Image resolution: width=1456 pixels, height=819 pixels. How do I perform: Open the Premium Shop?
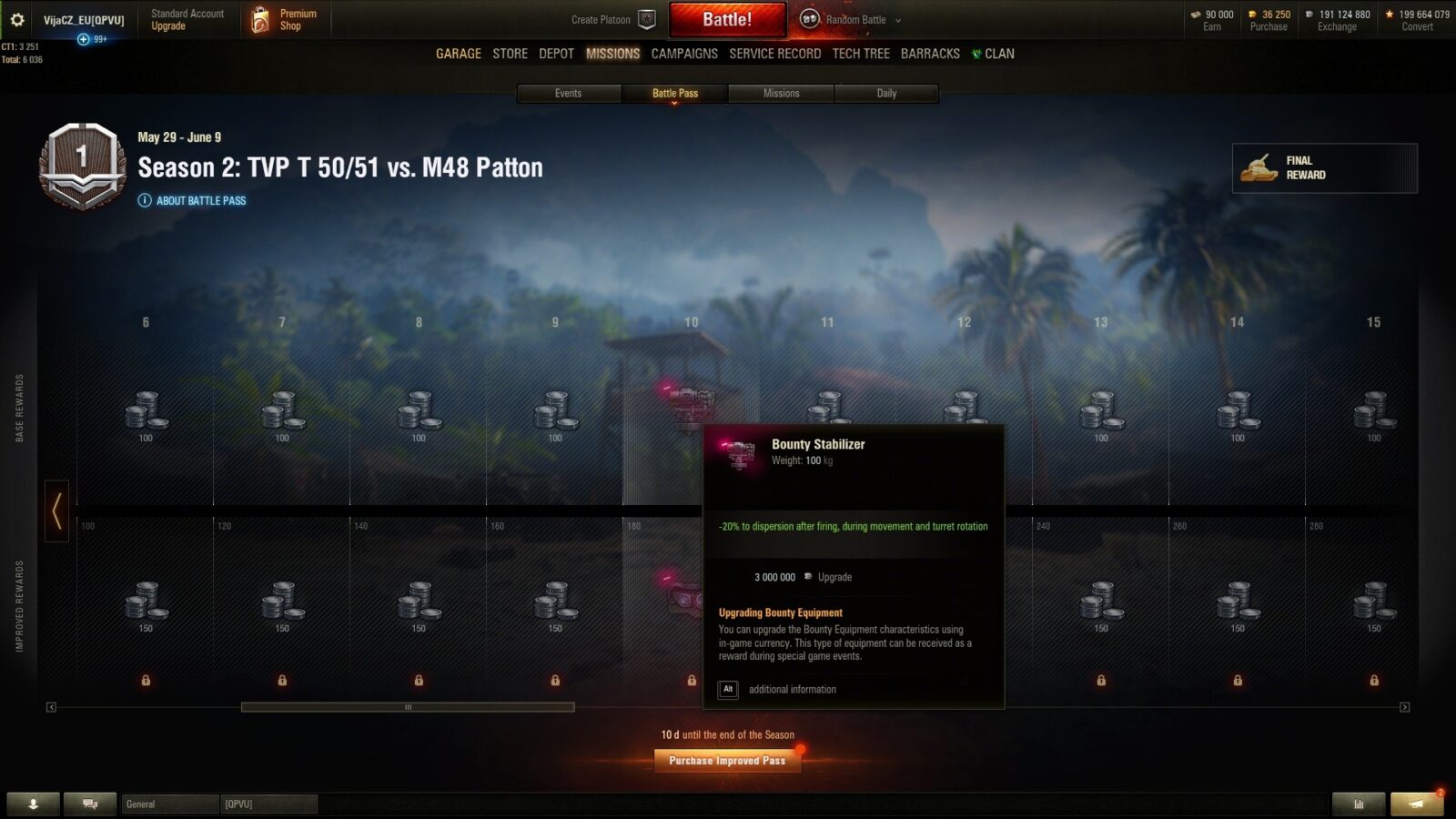pyautogui.click(x=285, y=20)
